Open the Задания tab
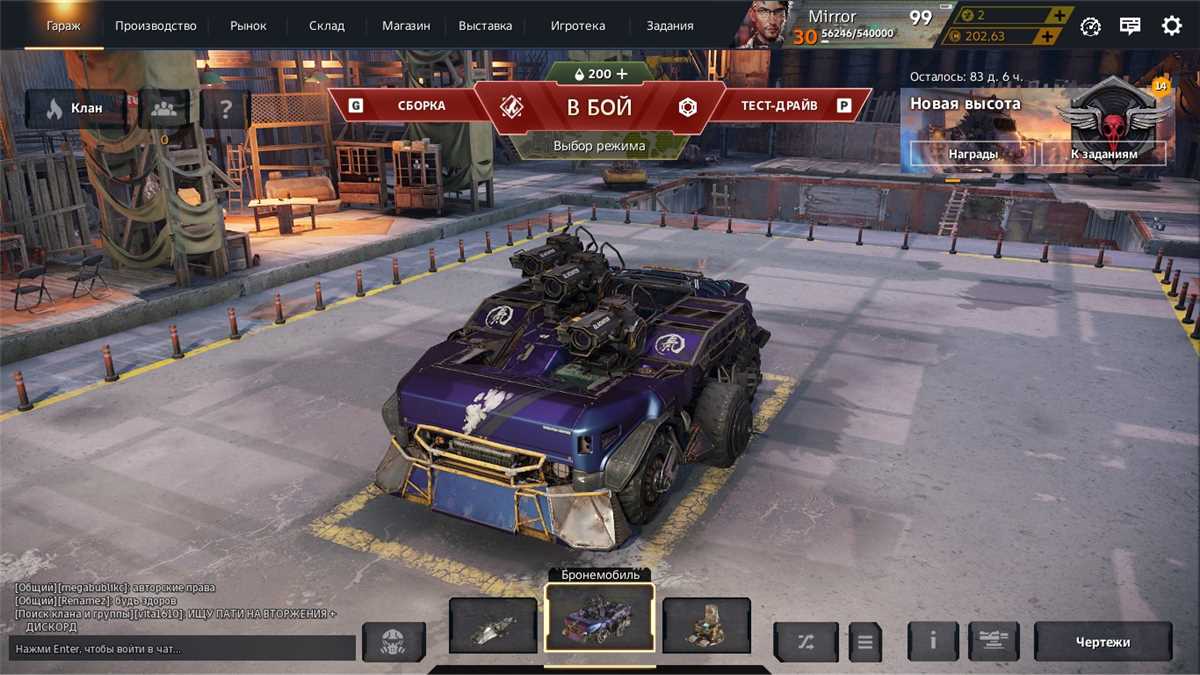 coord(669,26)
